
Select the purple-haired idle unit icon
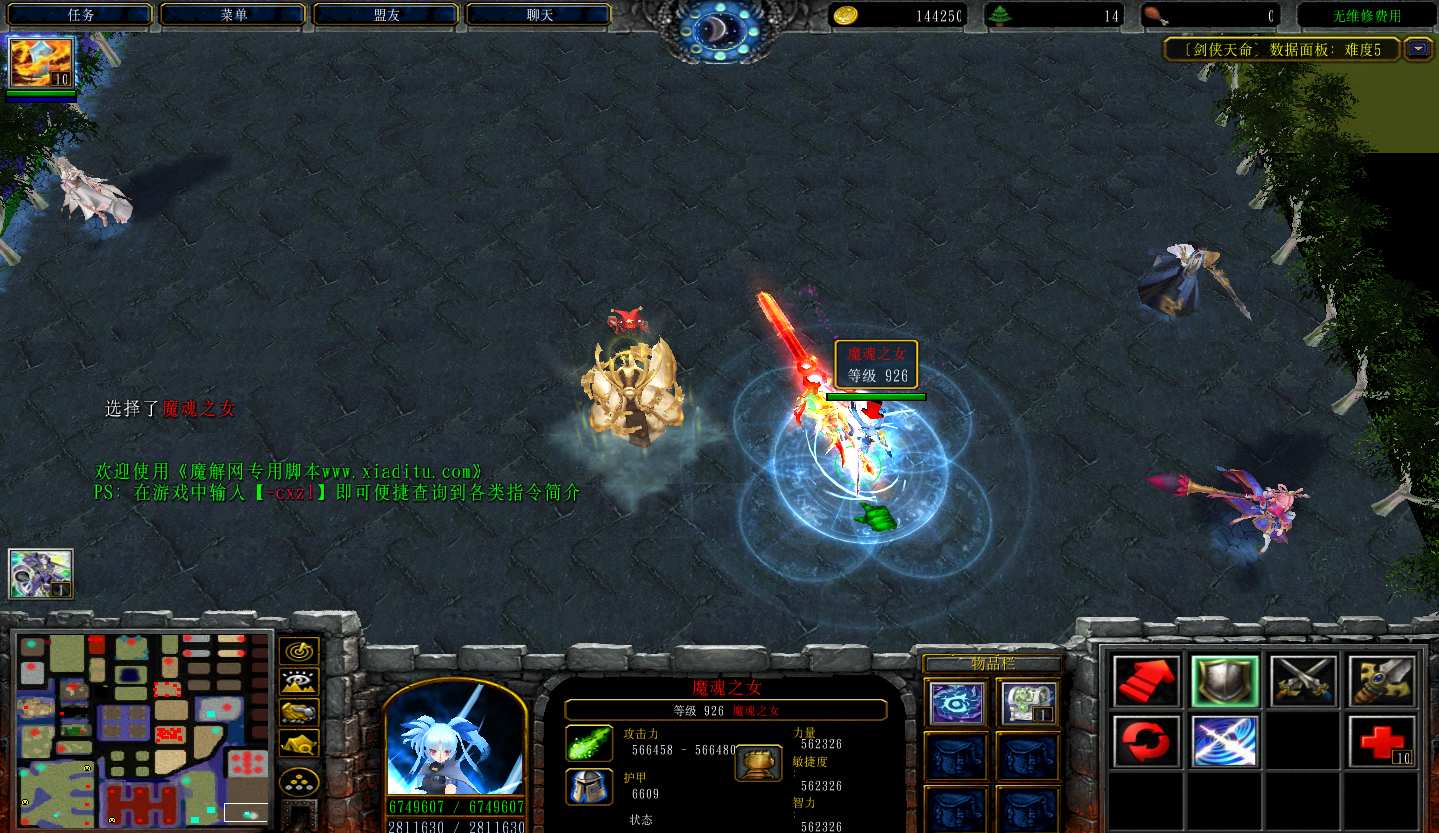point(41,573)
